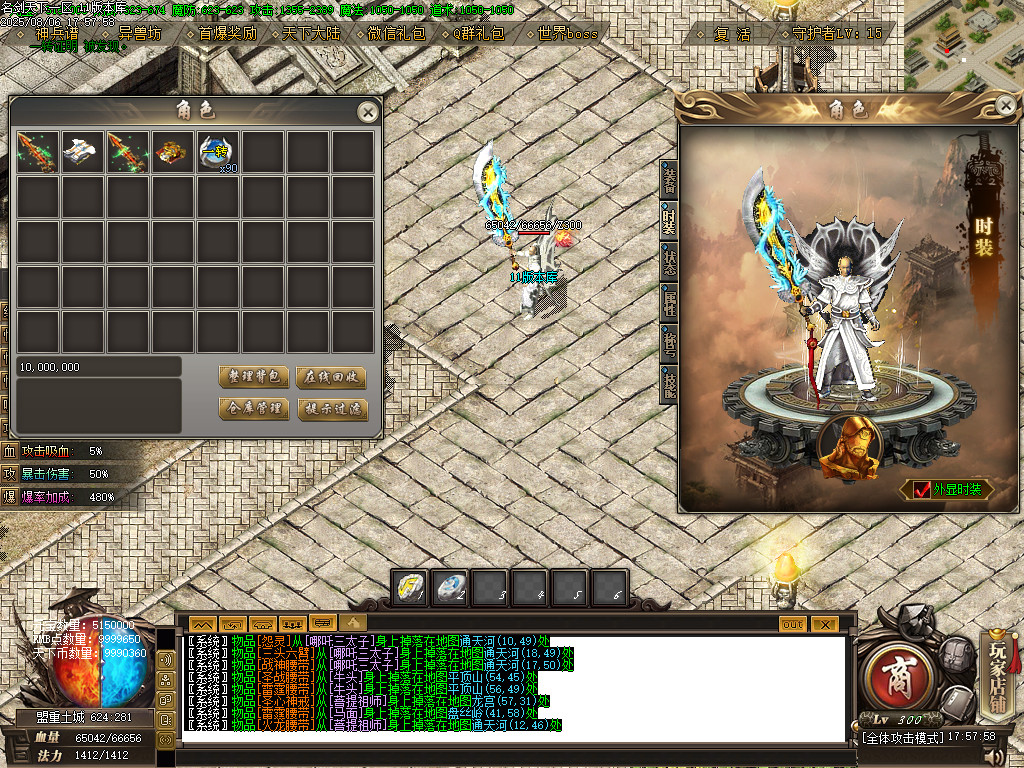Use the first hotbar slot item

410,587
